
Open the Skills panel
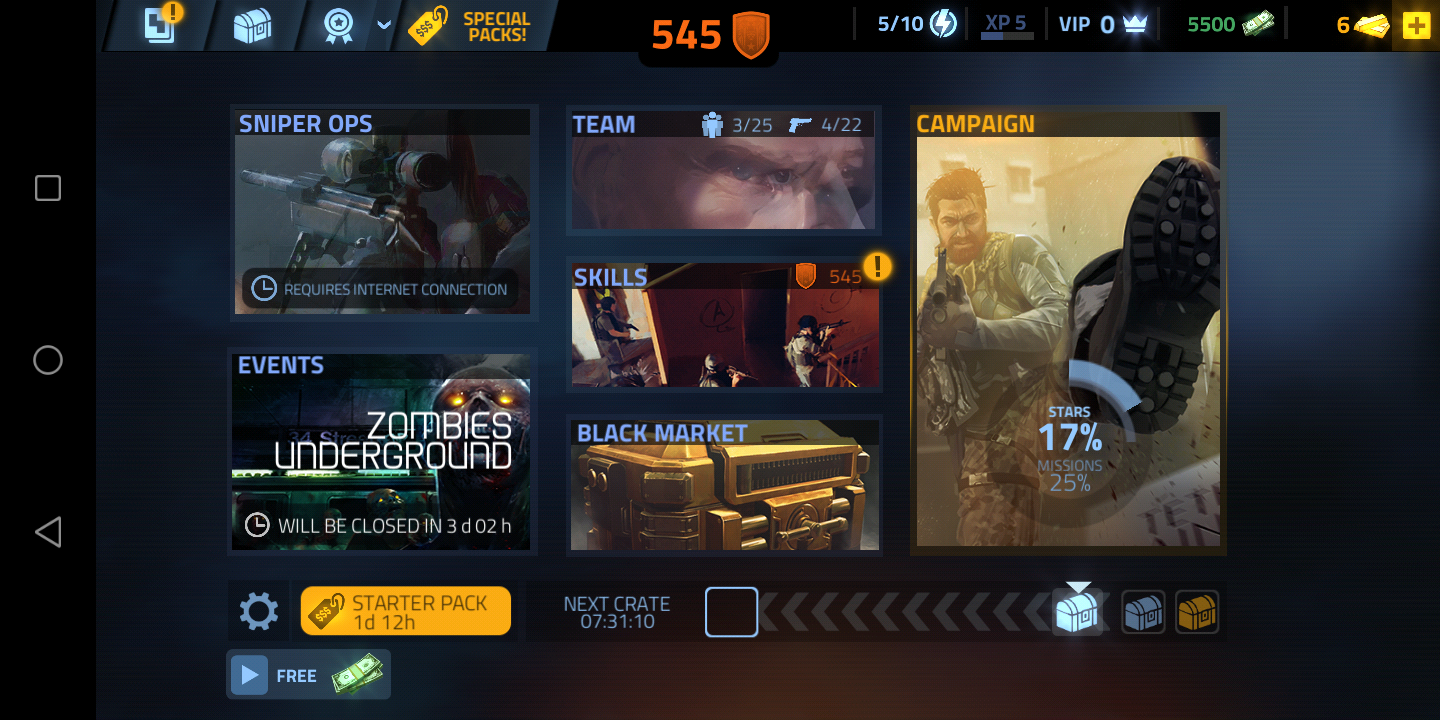[x=725, y=325]
